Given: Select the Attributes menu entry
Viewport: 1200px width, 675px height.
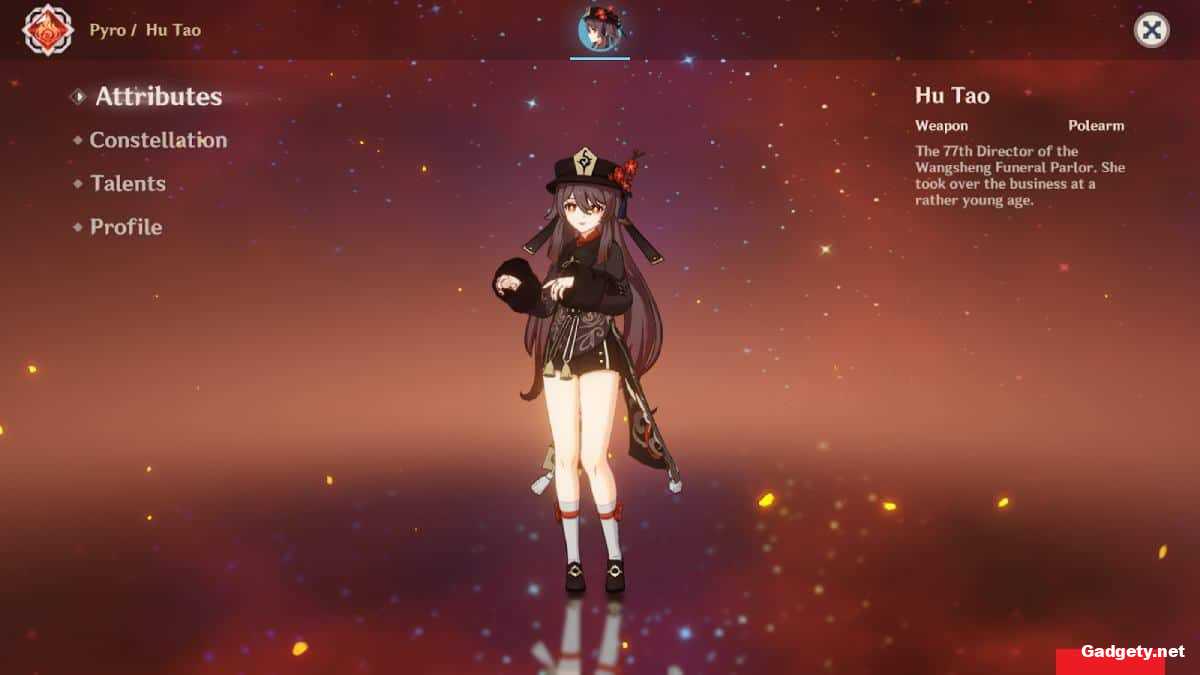Looking at the screenshot, I should coord(158,97).
